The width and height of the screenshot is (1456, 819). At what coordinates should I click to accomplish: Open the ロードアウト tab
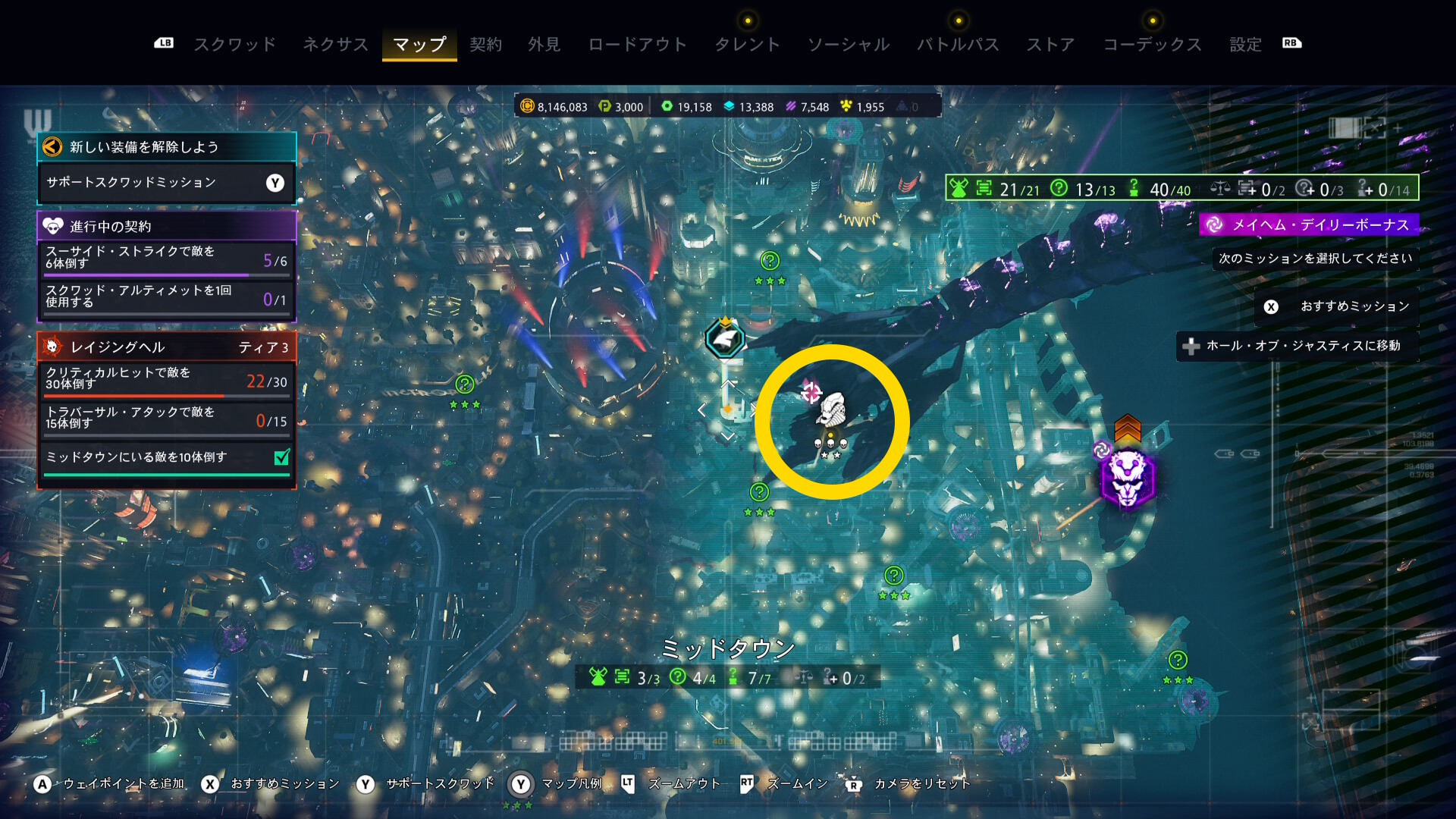[x=637, y=45]
